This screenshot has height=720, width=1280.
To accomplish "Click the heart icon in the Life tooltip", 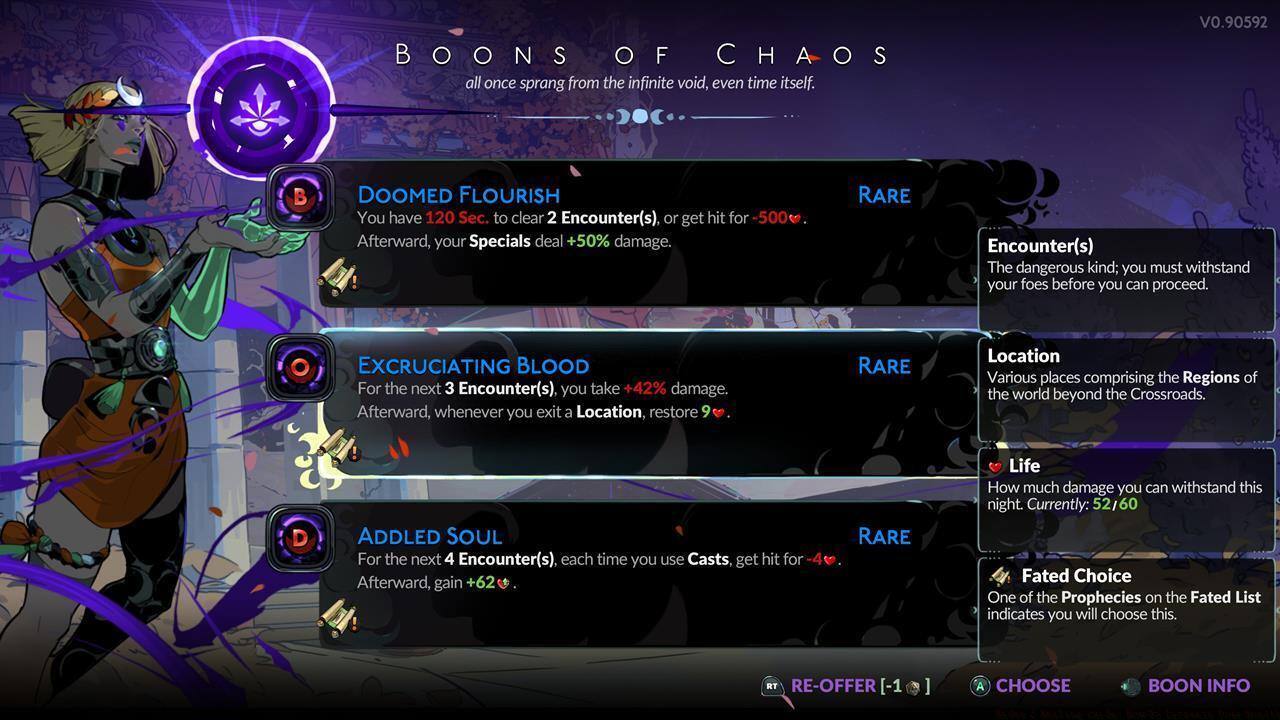I will (x=995, y=466).
